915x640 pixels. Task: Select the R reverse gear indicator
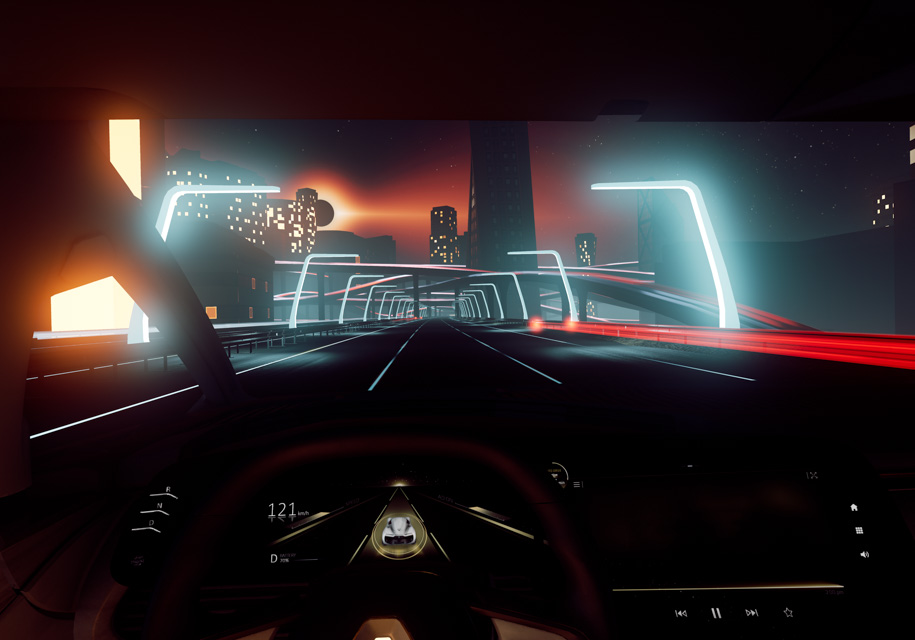tap(168, 490)
